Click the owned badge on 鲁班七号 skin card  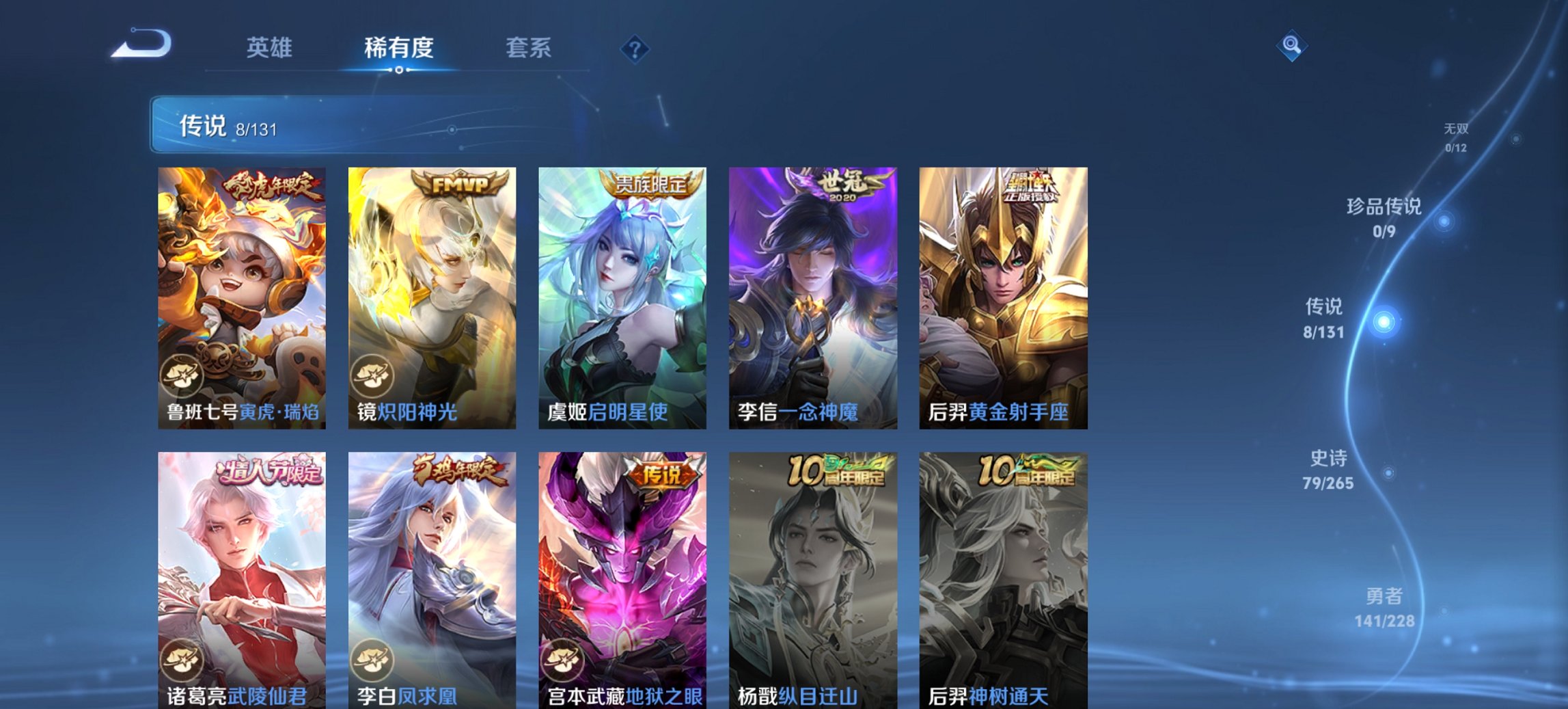[x=183, y=374]
